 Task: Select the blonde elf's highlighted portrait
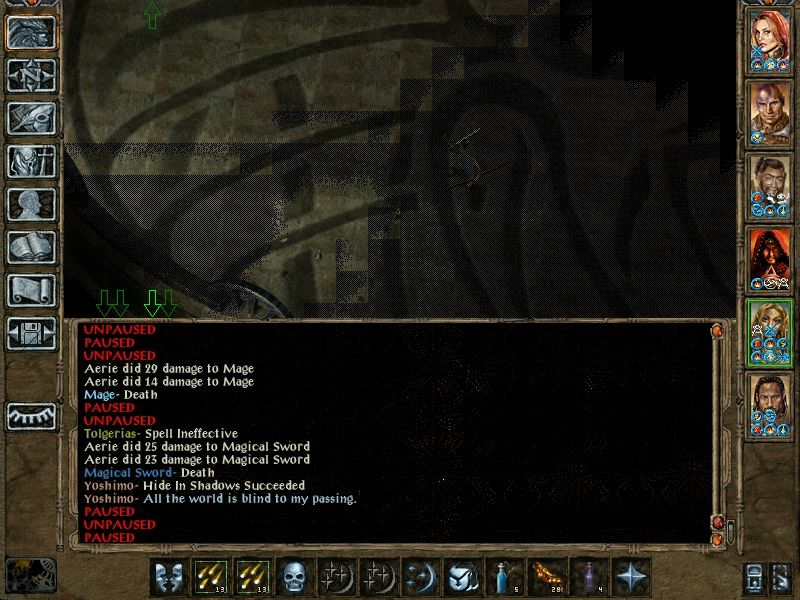pyautogui.click(x=771, y=332)
